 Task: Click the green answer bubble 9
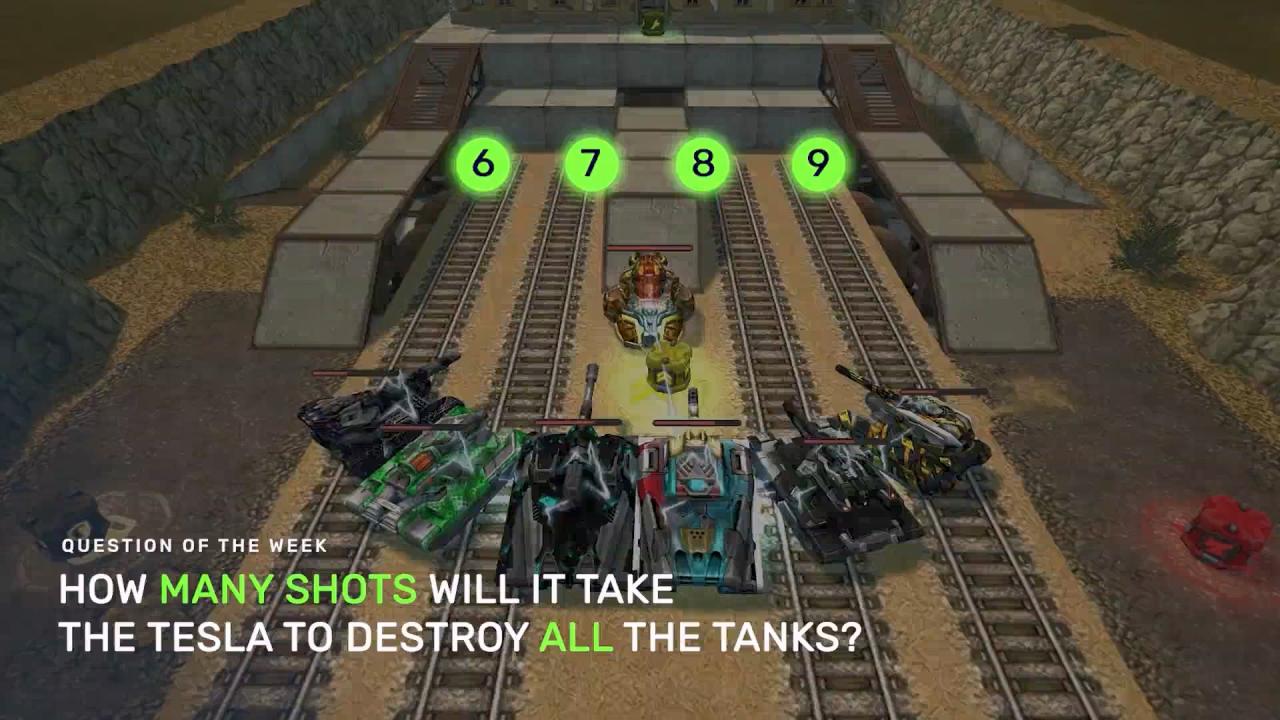tap(818, 163)
